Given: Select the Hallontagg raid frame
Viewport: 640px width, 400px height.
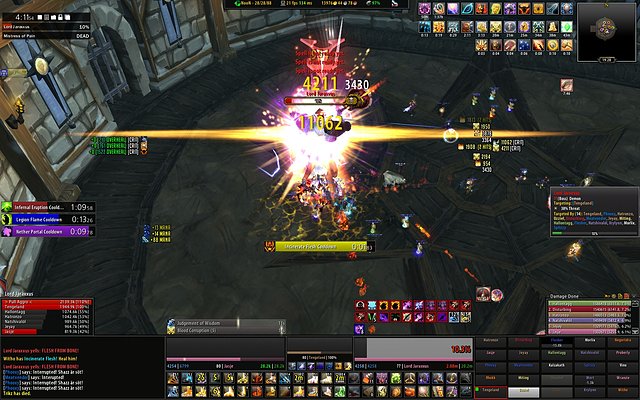Looking at the screenshot, I should (x=557, y=353).
